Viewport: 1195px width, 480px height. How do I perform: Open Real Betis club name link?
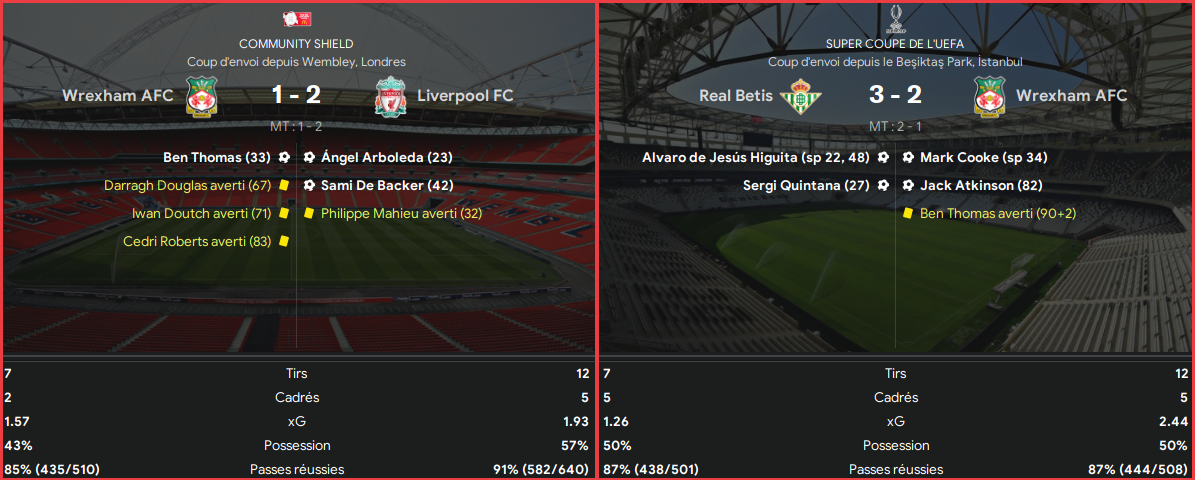pyautogui.click(x=736, y=96)
